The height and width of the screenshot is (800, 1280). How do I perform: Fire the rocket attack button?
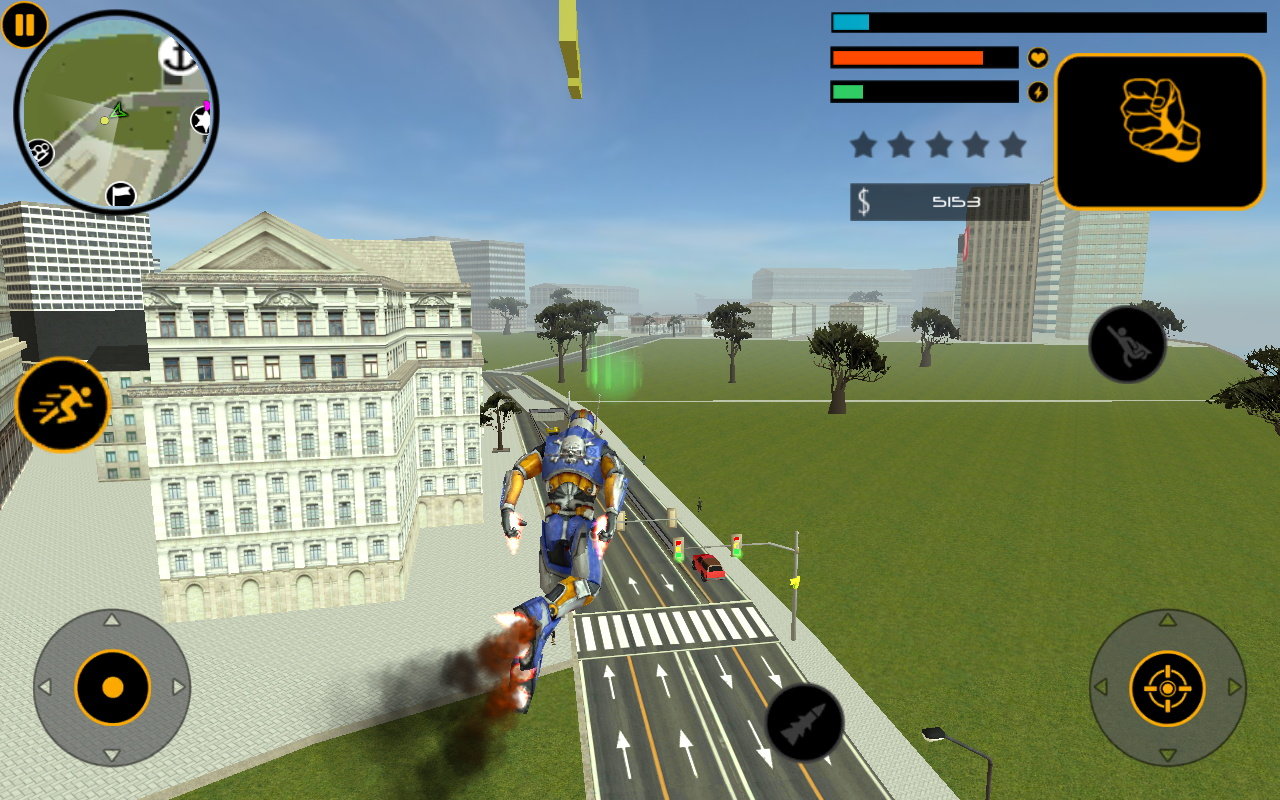[x=804, y=721]
